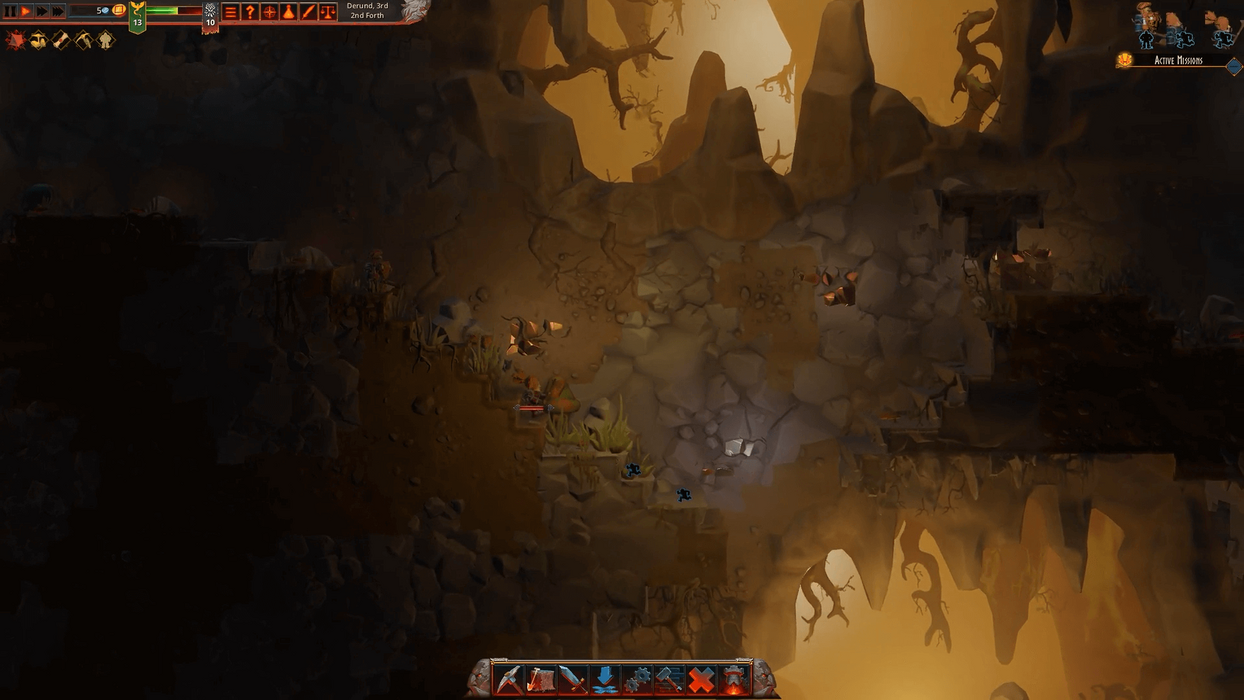1244x700 pixels.
Task: Set game speed to triple fast-forward
Action: pos(58,11)
